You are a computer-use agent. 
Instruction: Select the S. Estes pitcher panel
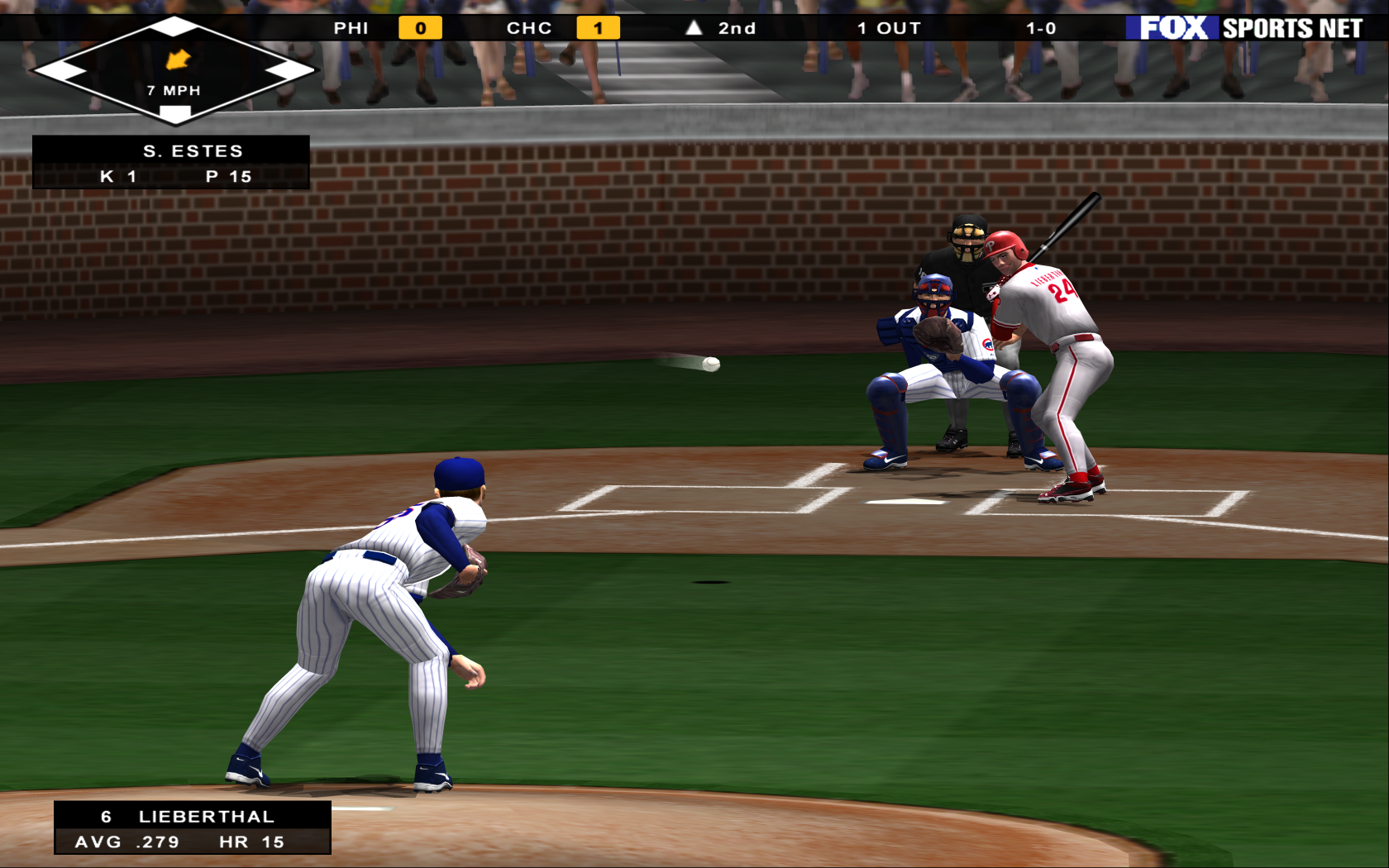coord(171,163)
